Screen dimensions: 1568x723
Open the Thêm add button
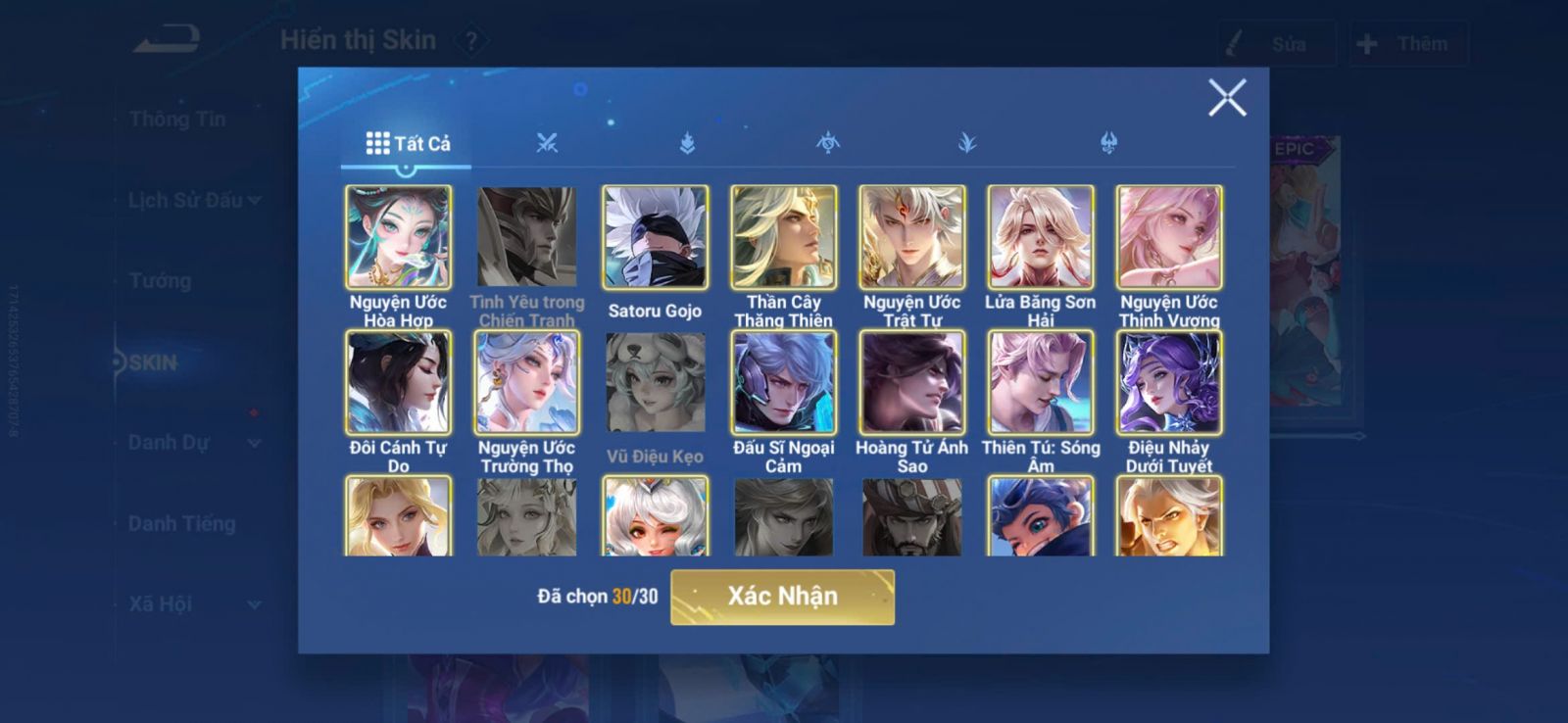pyautogui.click(x=1407, y=44)
